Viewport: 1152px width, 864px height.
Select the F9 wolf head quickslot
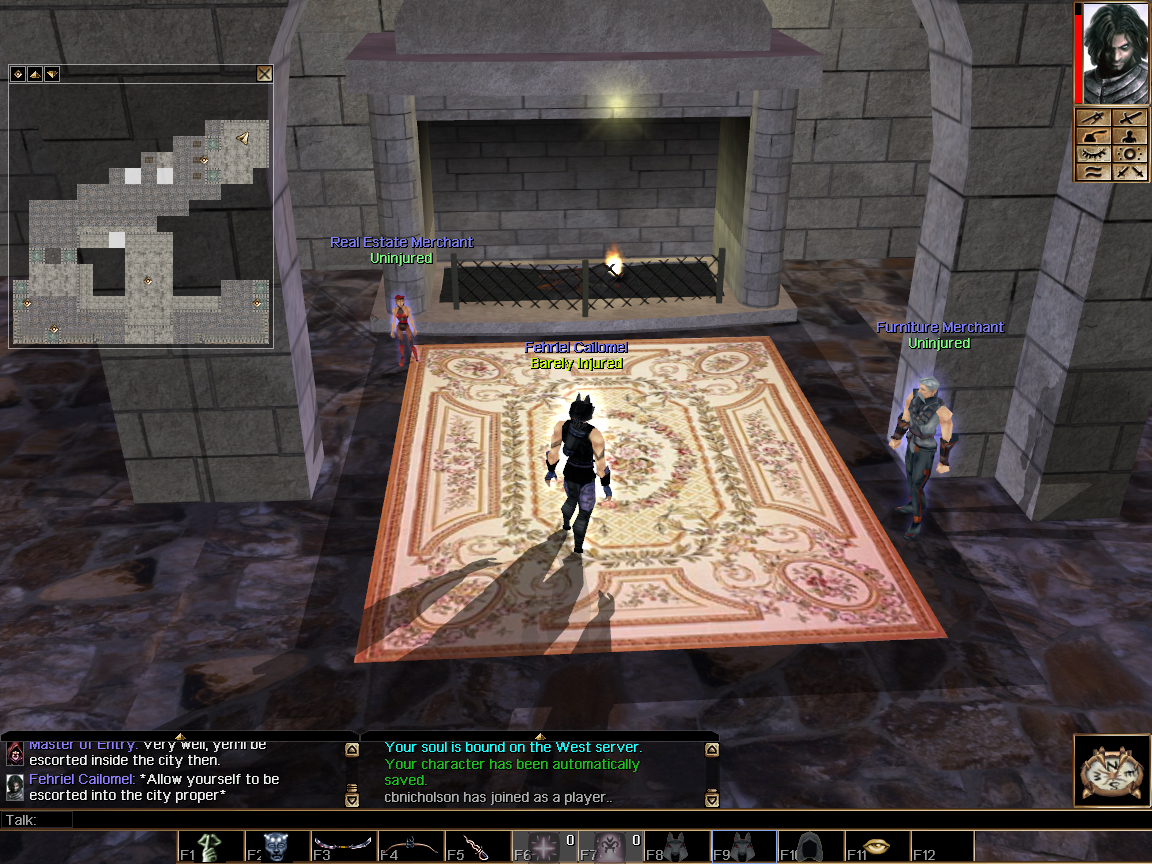click(745, 847)
